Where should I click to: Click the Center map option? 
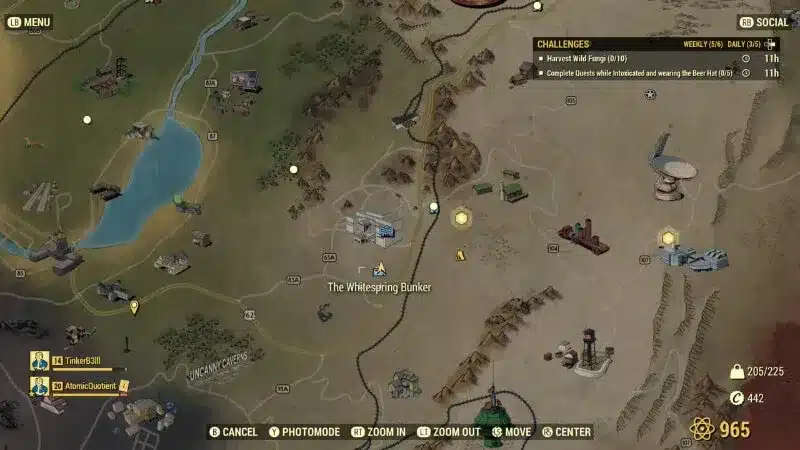(x=567, y=432)
